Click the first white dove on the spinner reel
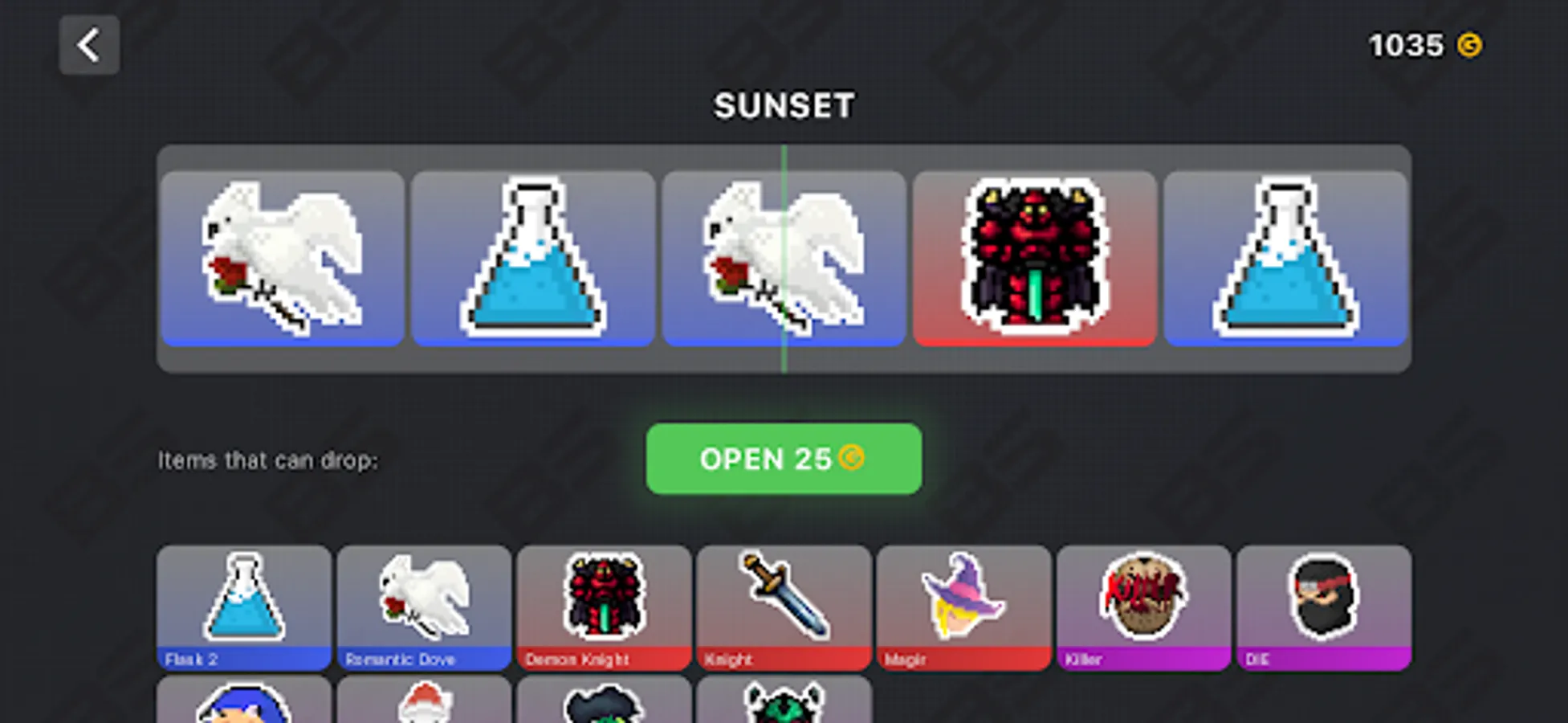 click(x=283, y=259)
